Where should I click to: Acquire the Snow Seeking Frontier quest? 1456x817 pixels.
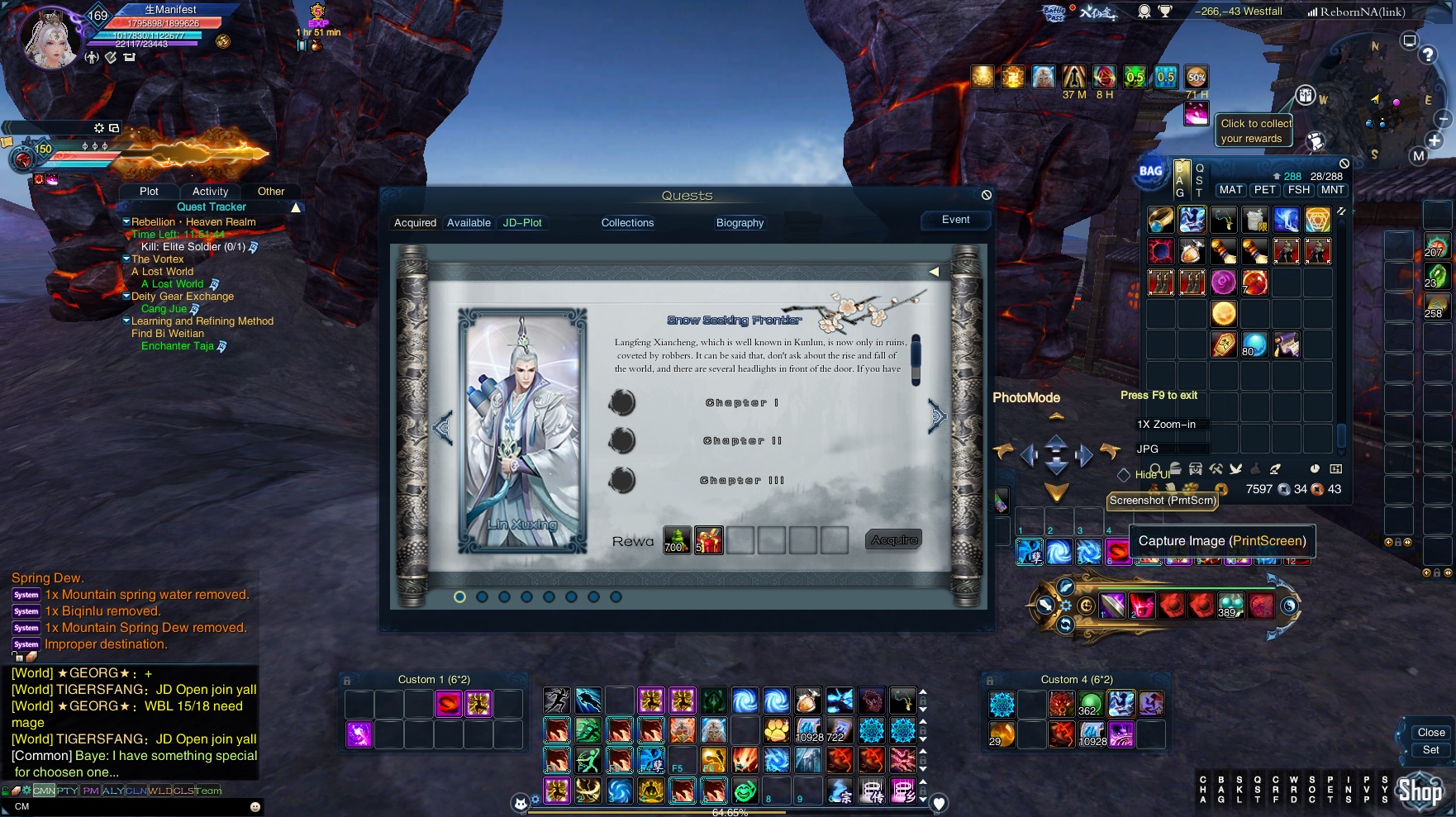[x=894, y=540]
